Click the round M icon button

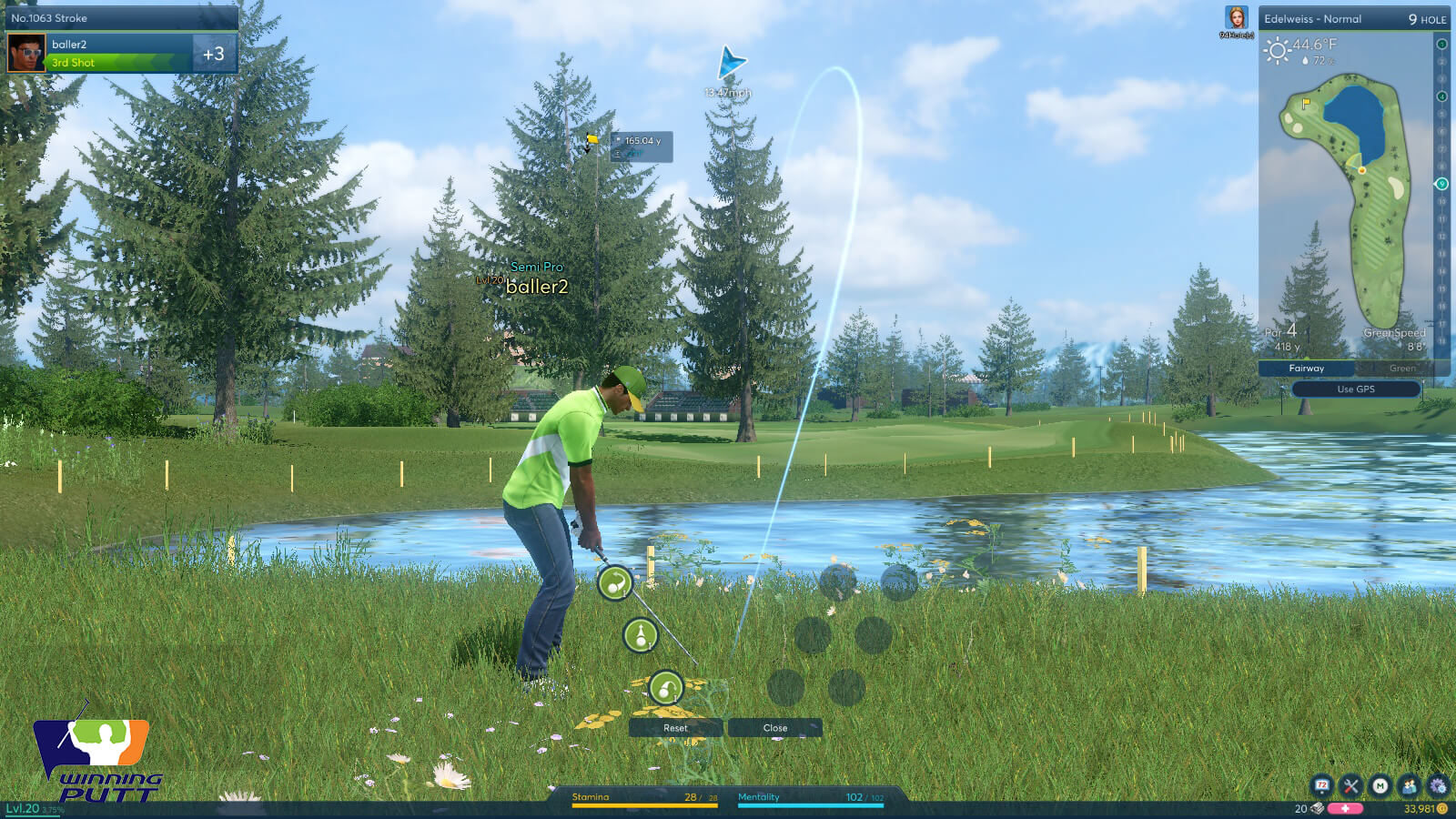click(1380, 785)
